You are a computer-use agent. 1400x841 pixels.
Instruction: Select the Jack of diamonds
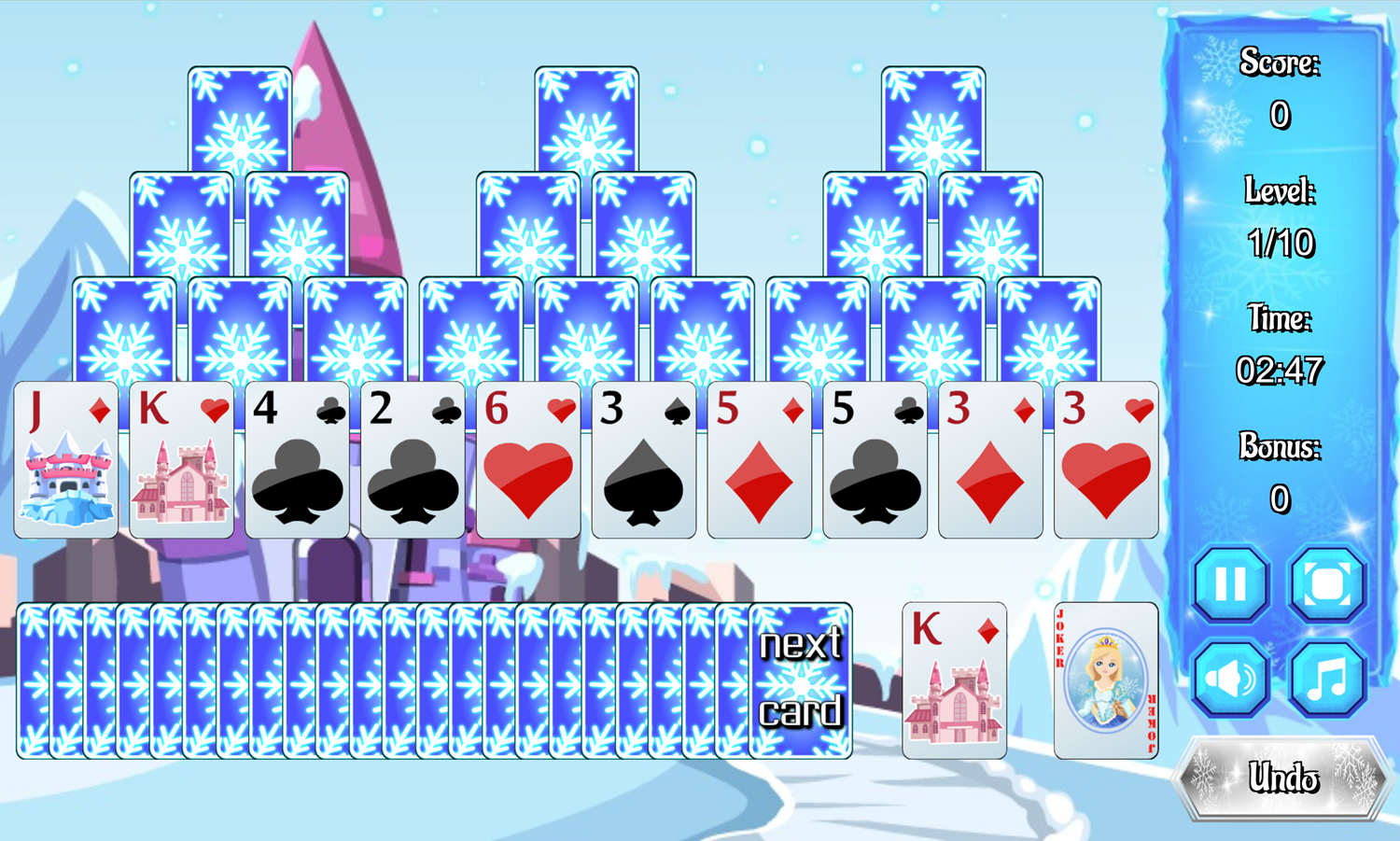65,459
